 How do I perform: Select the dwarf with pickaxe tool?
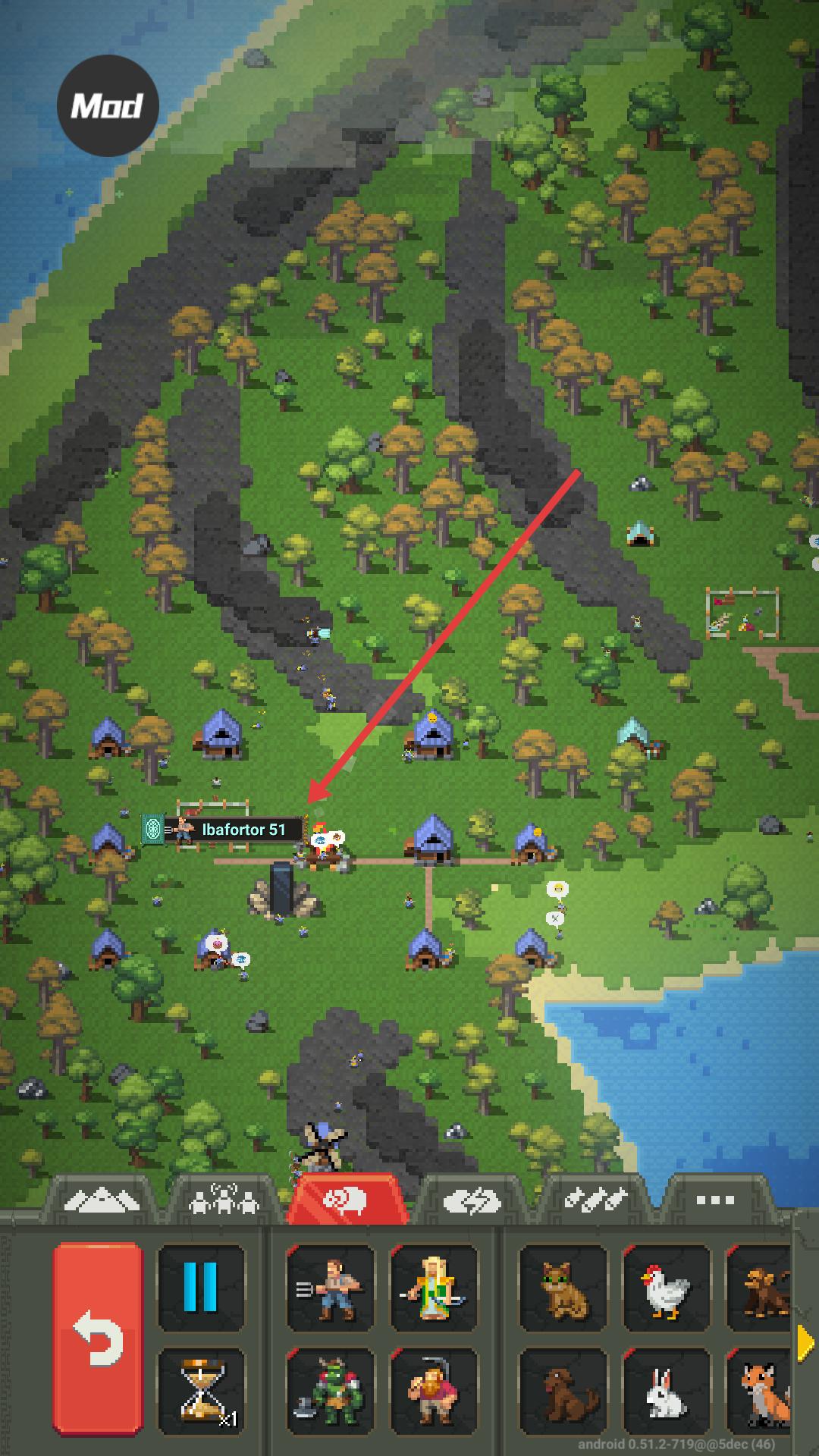pos(434,1390)
